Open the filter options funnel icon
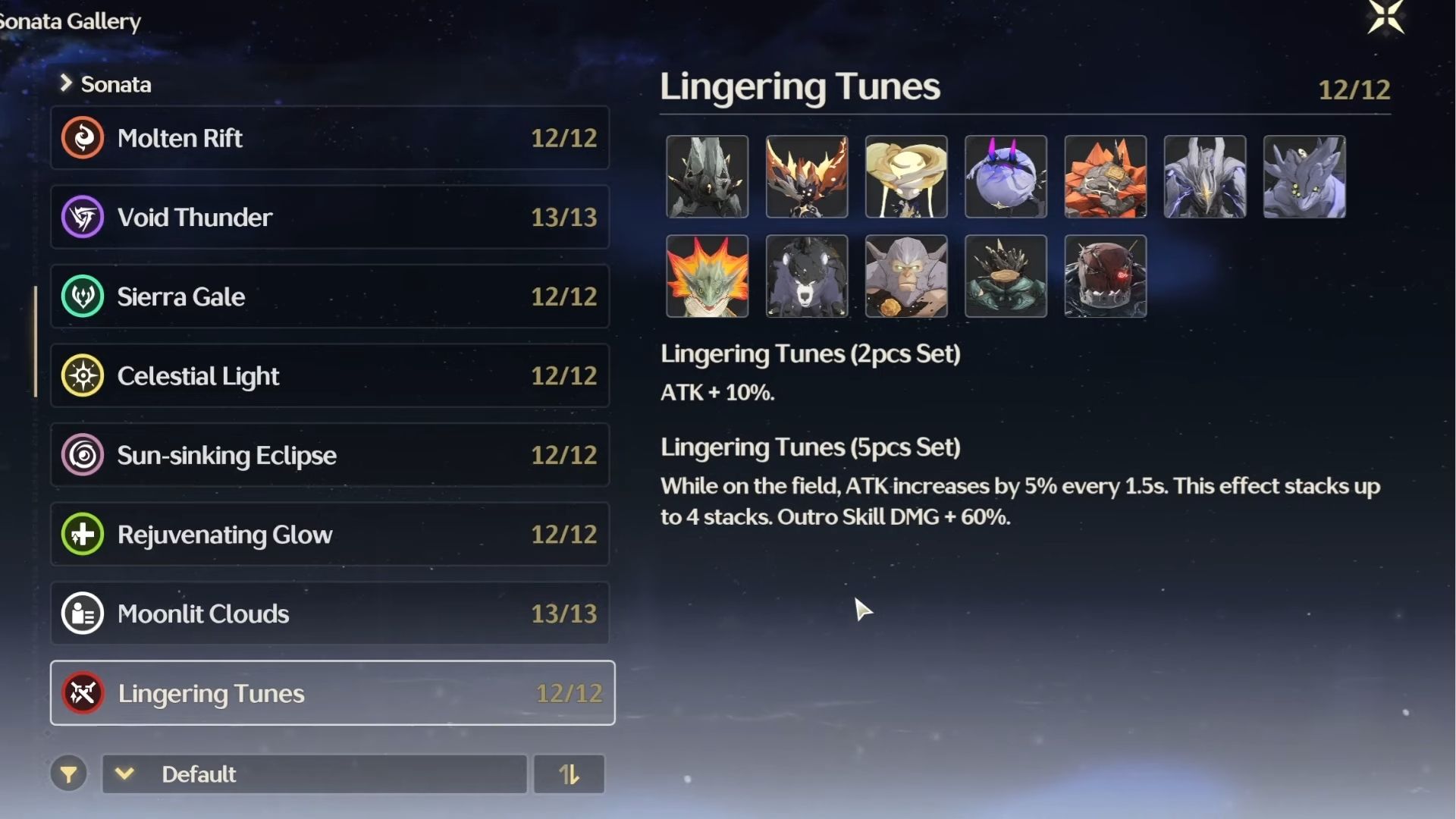 coord(69,774)
